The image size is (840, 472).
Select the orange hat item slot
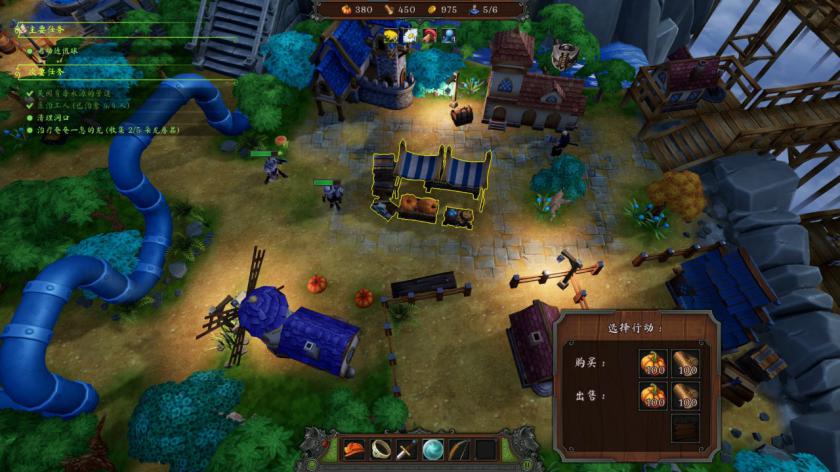(x=353, y=449)
